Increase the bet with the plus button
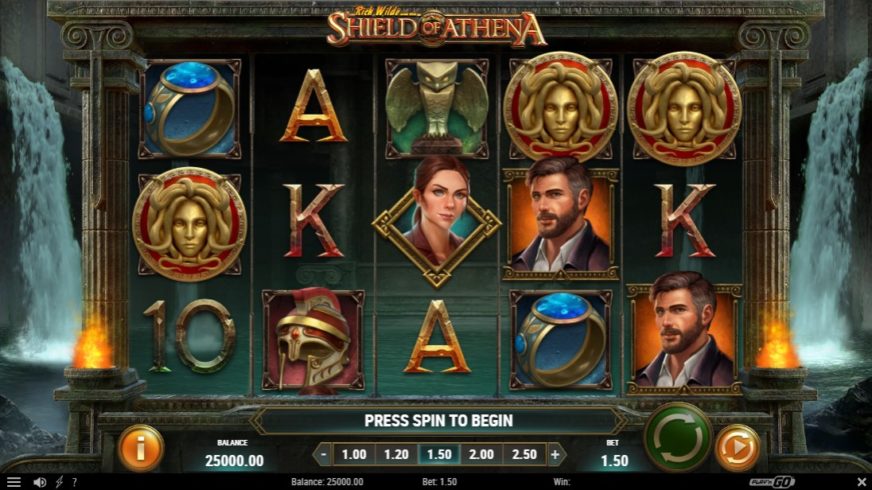872x490 pixels. coord(556,454)
